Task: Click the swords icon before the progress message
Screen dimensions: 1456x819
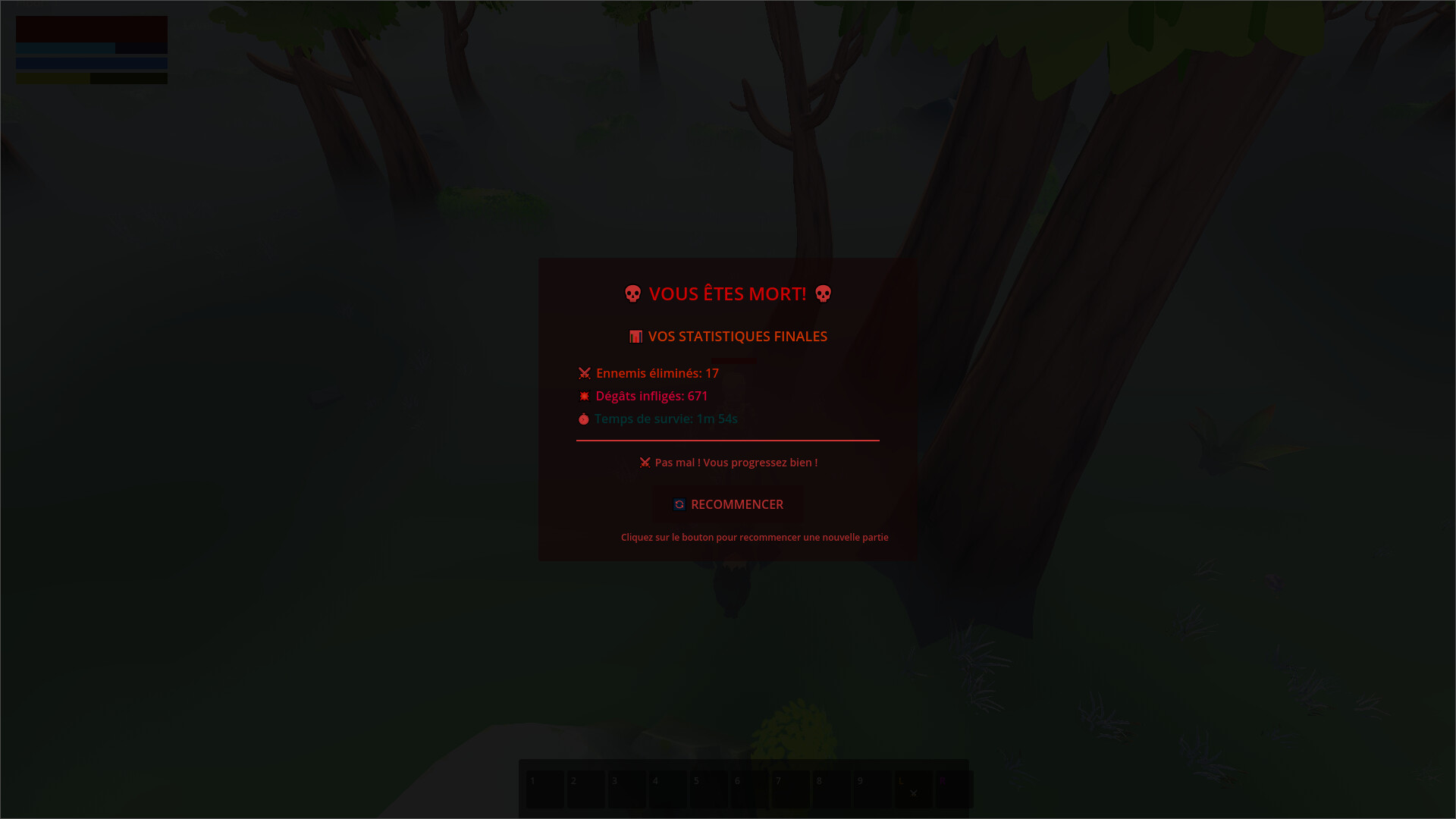Action: point(645,462)
